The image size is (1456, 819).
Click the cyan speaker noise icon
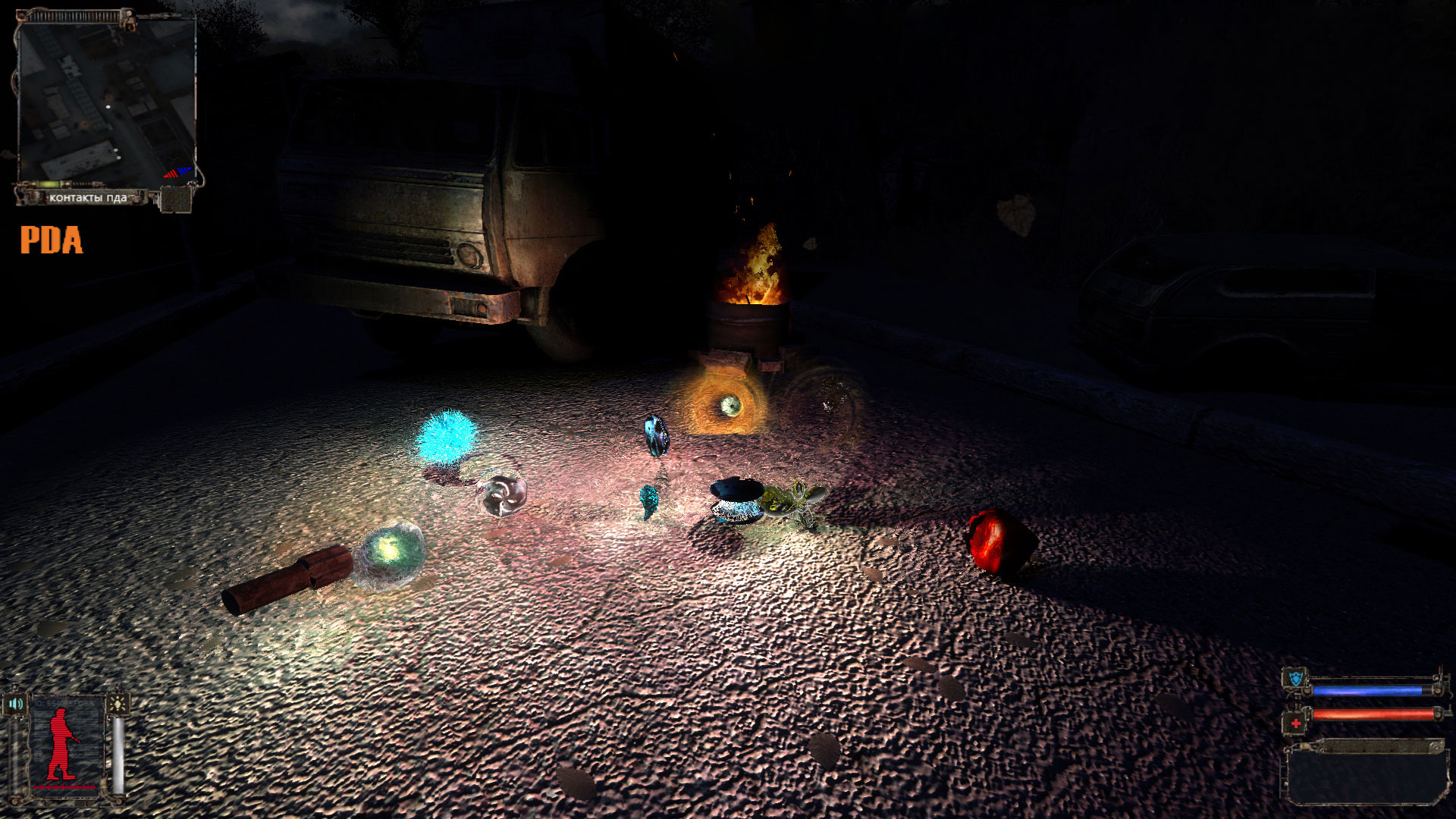[16, 704]
